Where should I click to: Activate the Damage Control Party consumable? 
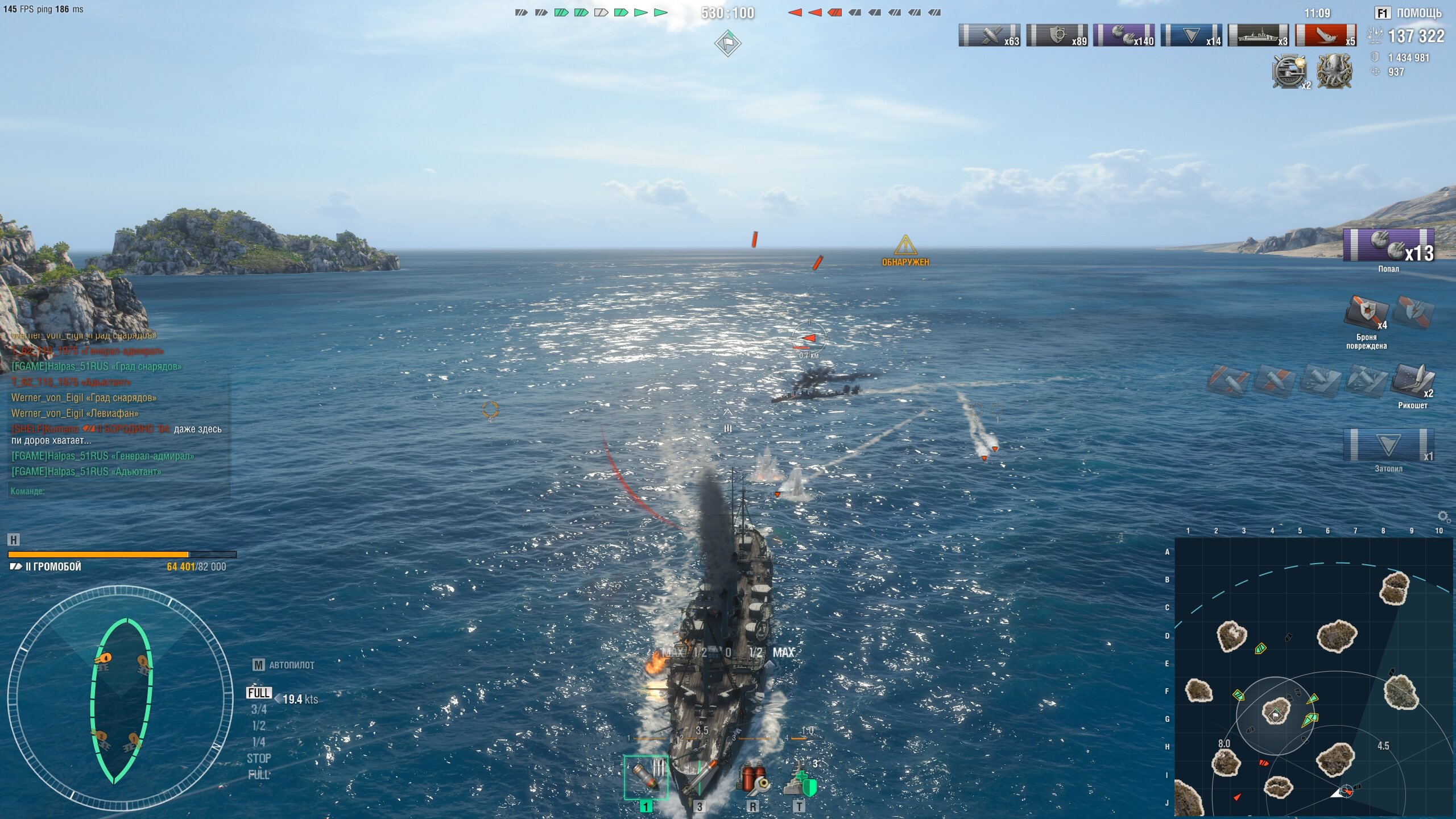pyautogui.click(x=752, y=779)
